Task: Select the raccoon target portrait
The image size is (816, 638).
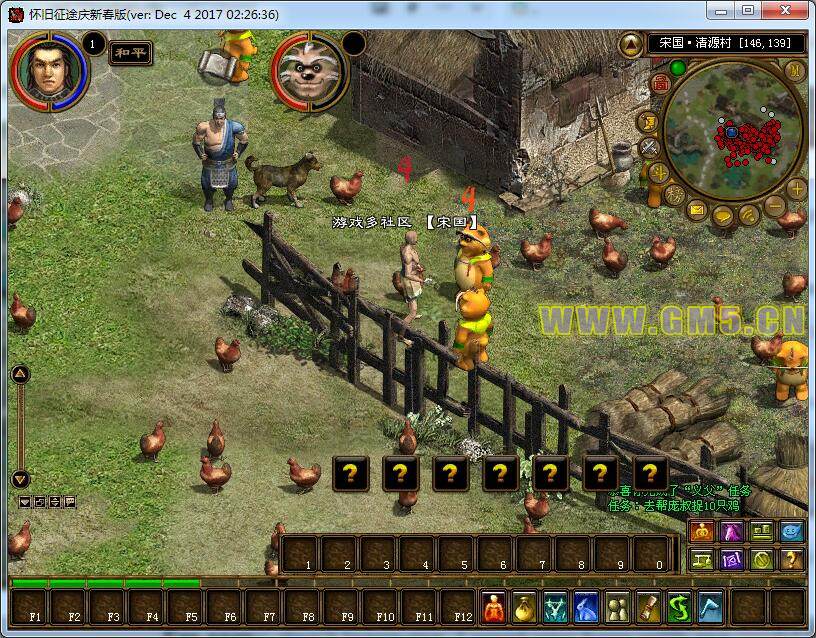Action: pos(307,71)
